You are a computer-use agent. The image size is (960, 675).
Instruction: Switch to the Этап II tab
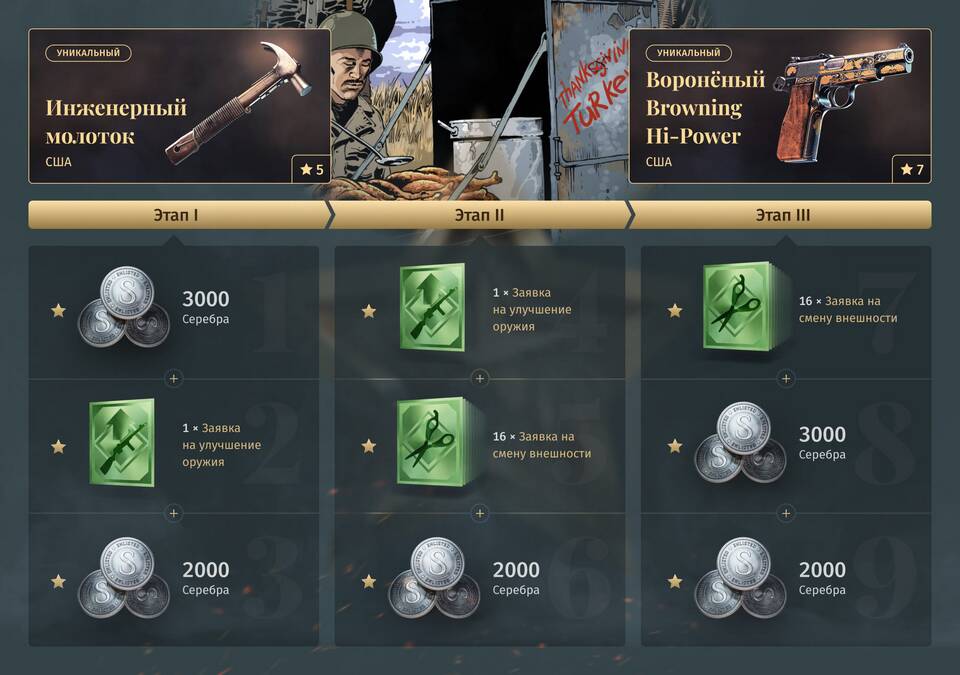click(x=479, y=215)
